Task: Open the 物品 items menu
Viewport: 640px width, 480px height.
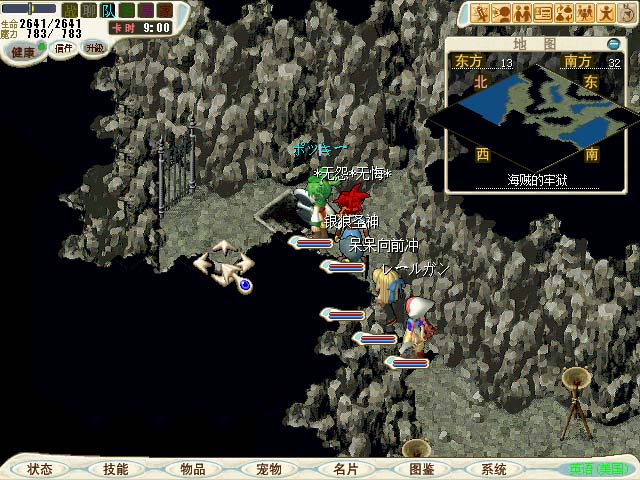Action: click(192, 469)
